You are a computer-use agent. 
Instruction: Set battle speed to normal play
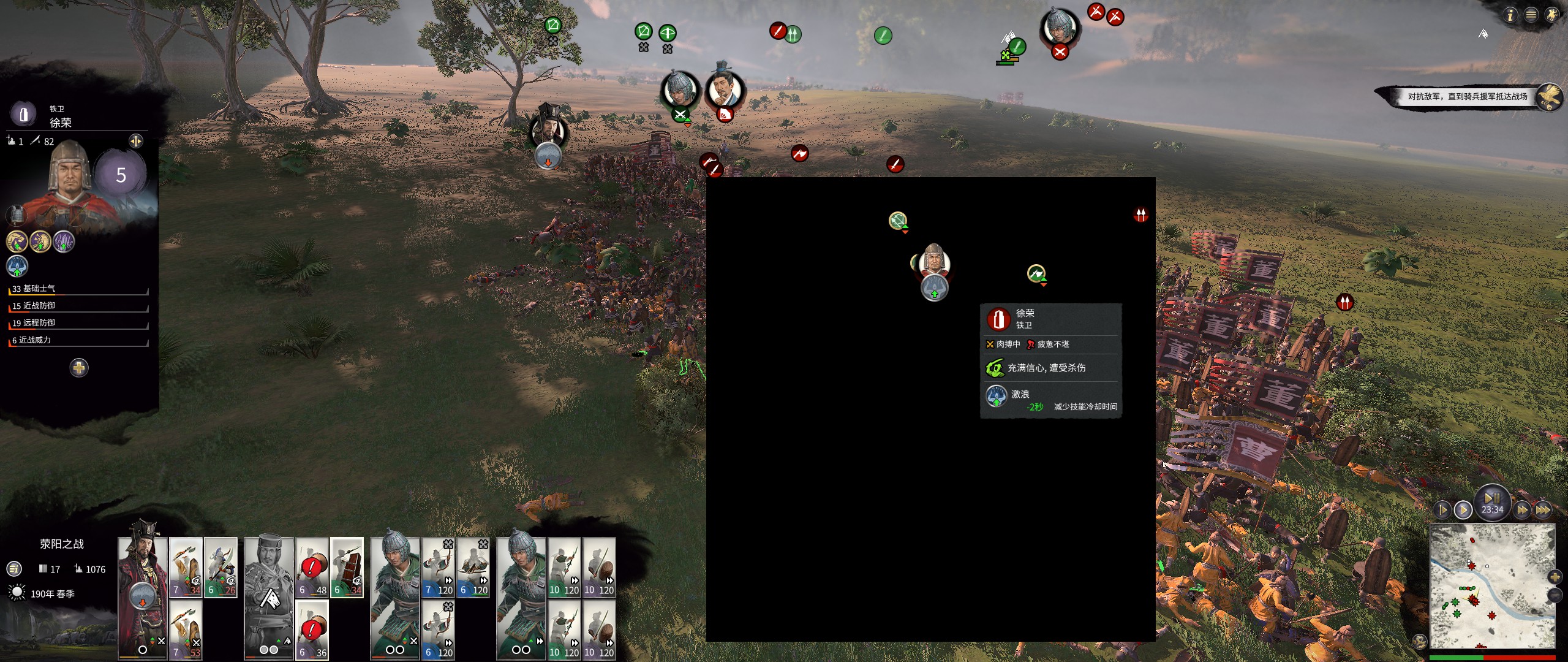tap(1463, 509)
